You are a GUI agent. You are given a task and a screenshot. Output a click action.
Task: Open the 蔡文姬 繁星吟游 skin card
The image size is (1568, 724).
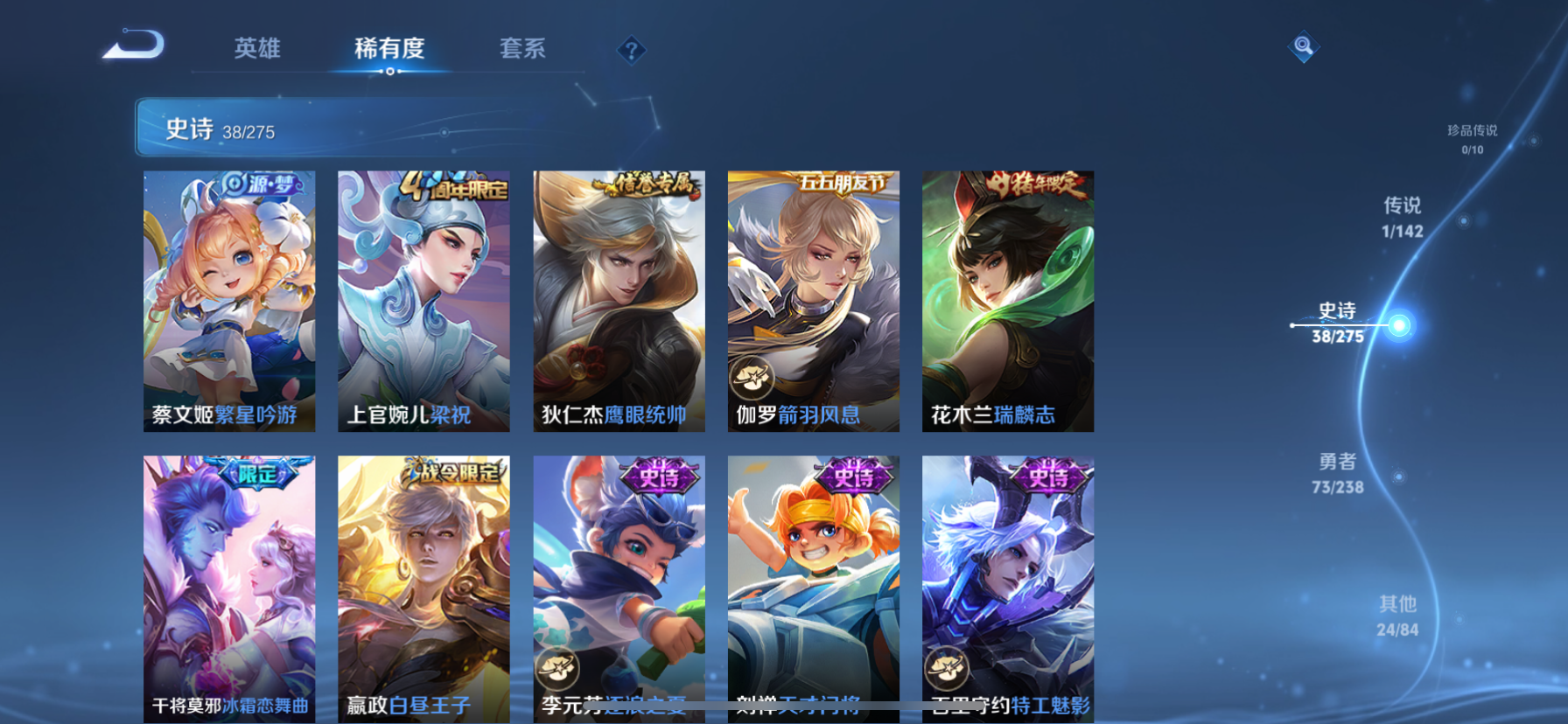pos(229,302)
